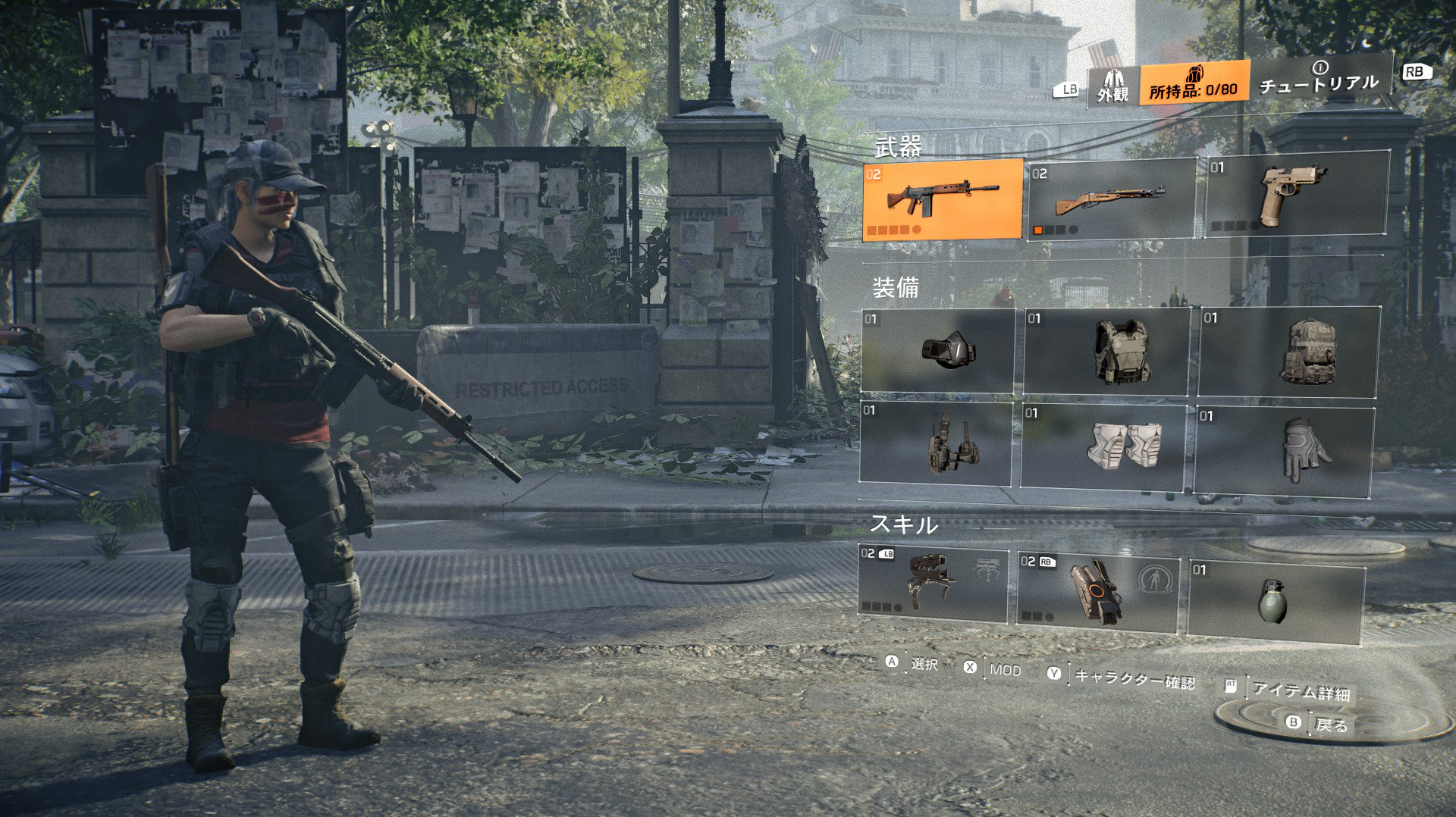This screenshot has width=1456, height=817.
Task: Select the grenade slot
Action: 1276,602
